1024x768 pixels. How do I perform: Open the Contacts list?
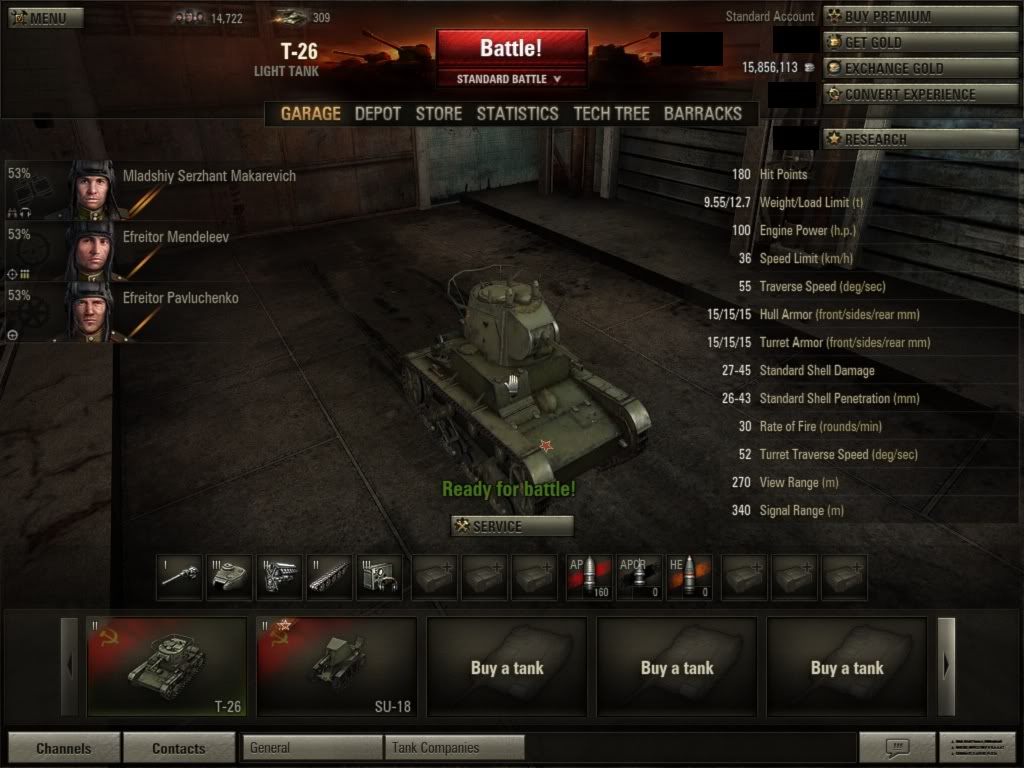[179, 748]
